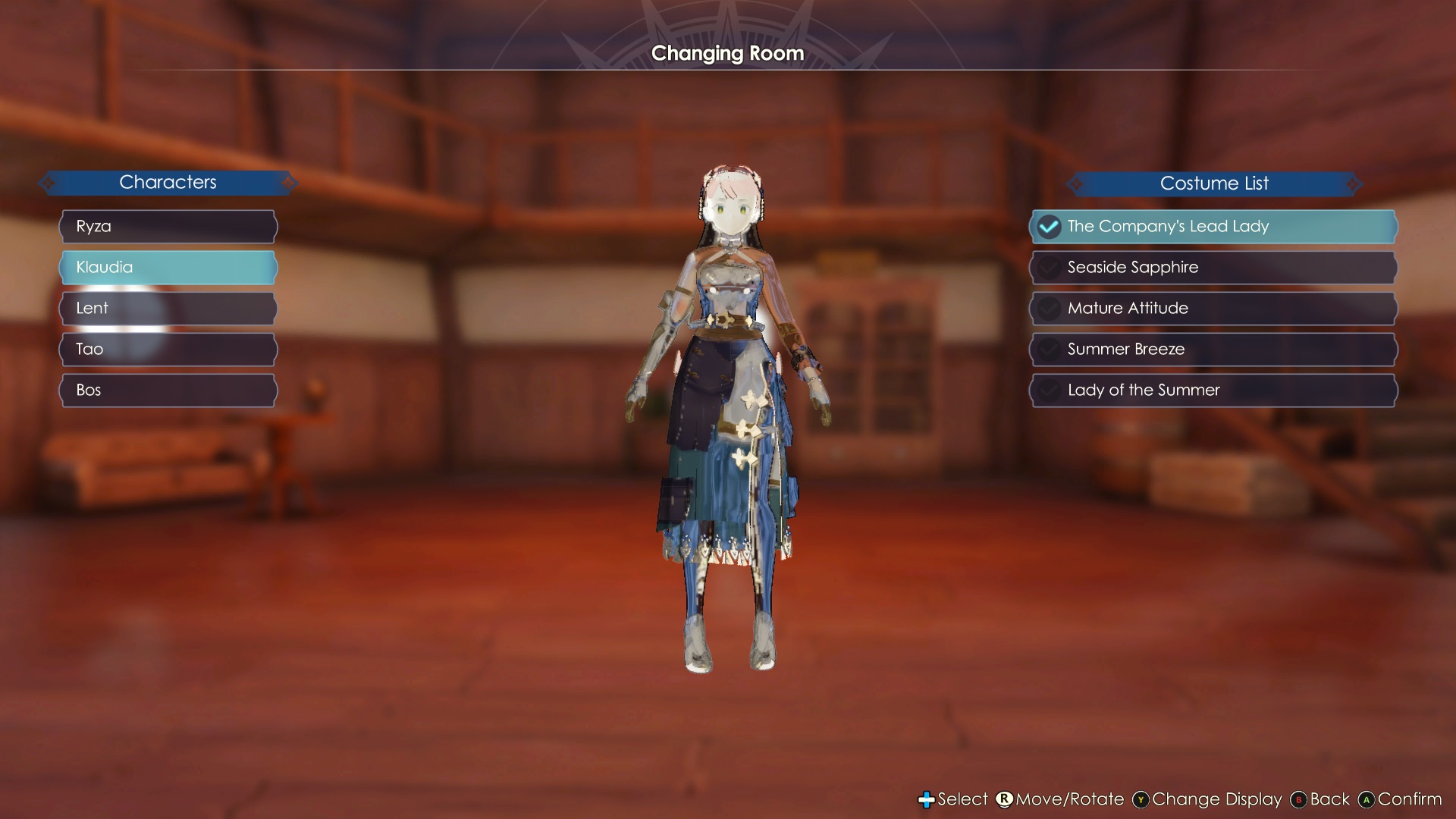Click the checkmark circle on Lady of the Summer

point(1049,390)
